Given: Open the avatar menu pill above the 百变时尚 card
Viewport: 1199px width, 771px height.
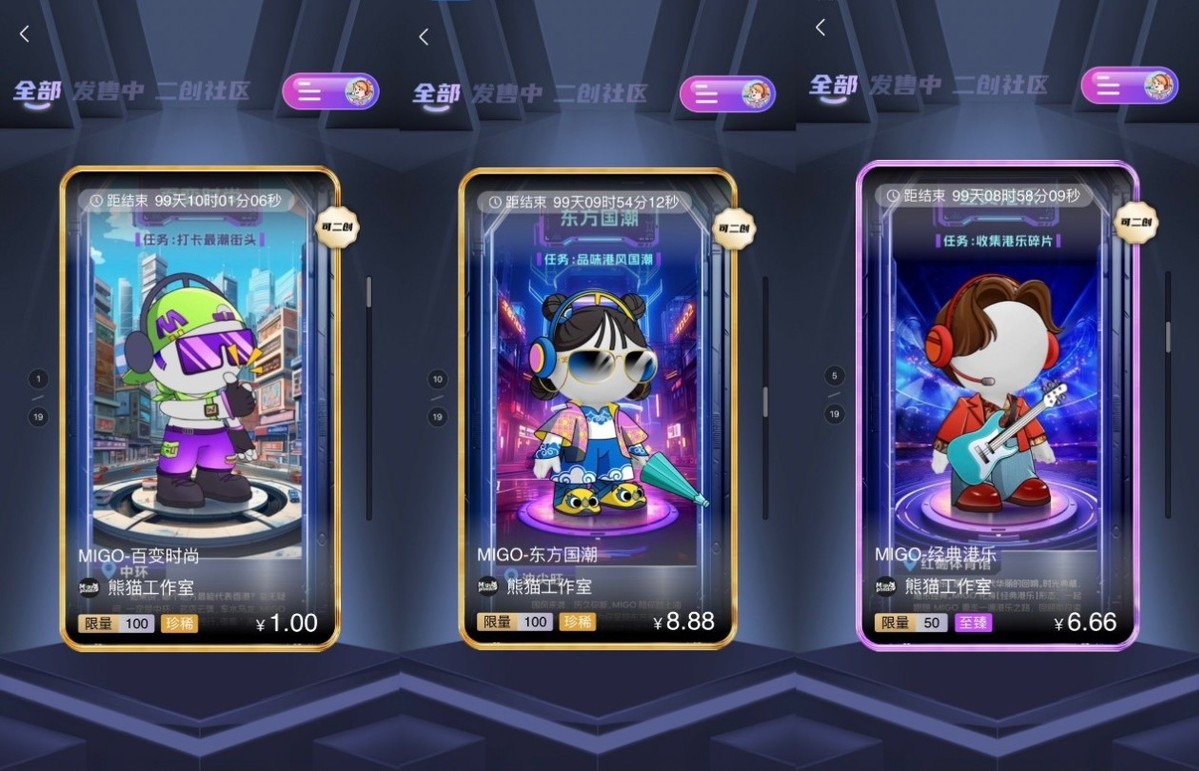Looking at the screenshot, I should 330,92.
